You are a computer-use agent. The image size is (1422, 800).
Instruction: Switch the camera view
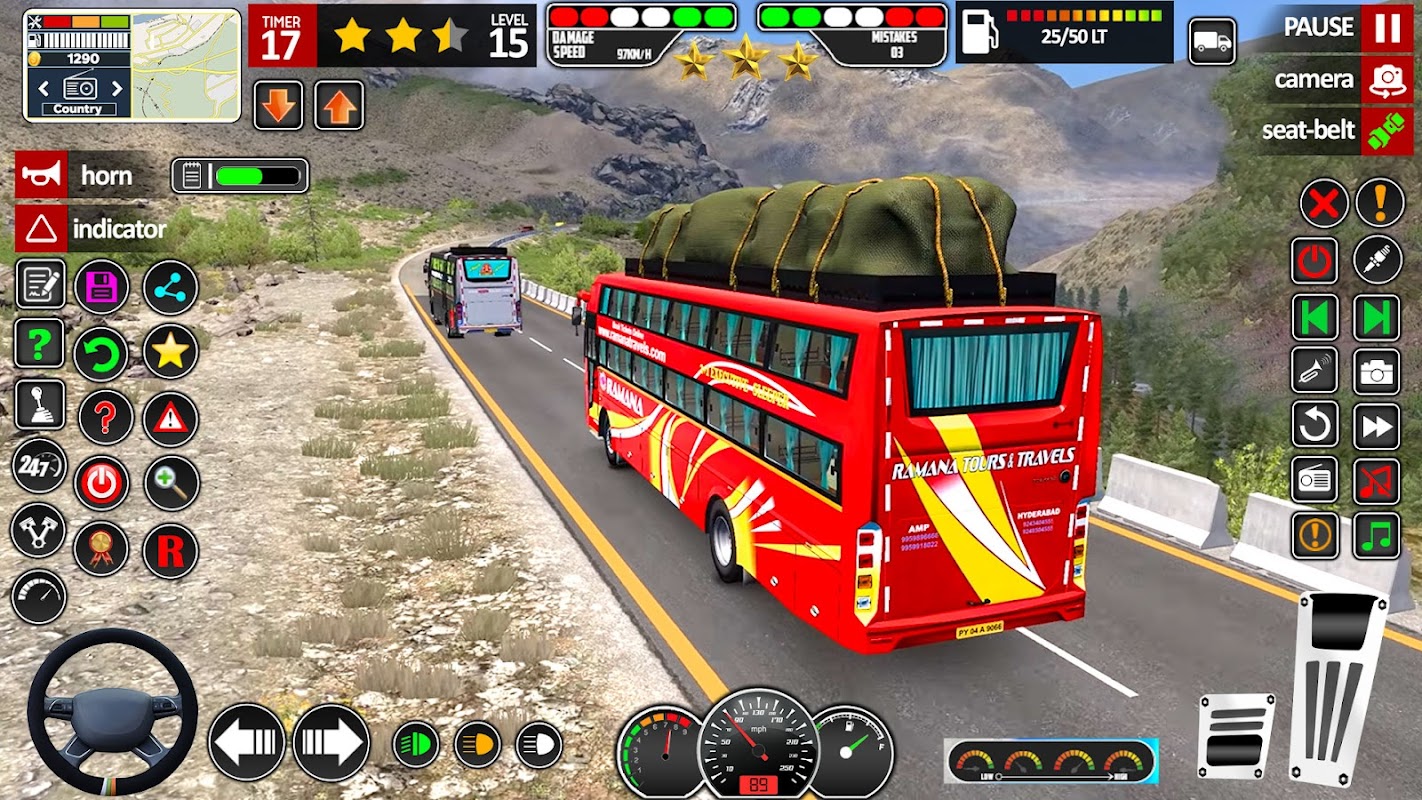(x=1386, y=80)
